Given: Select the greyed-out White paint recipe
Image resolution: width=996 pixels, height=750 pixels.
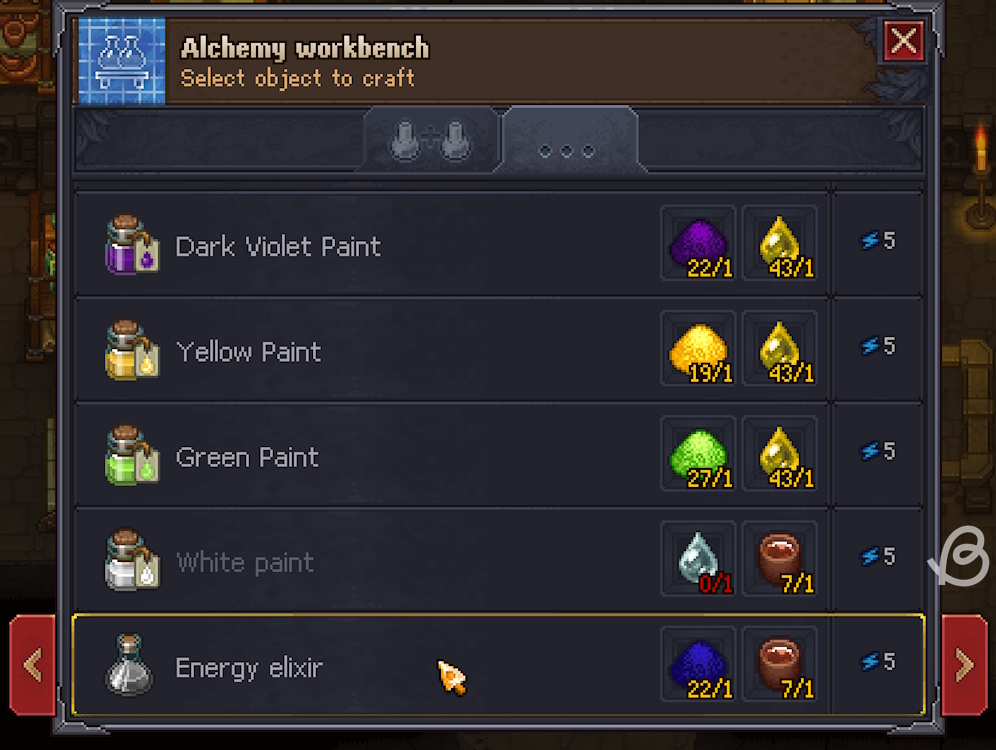Looking at the screenshot, I should [x=245, y=562].
